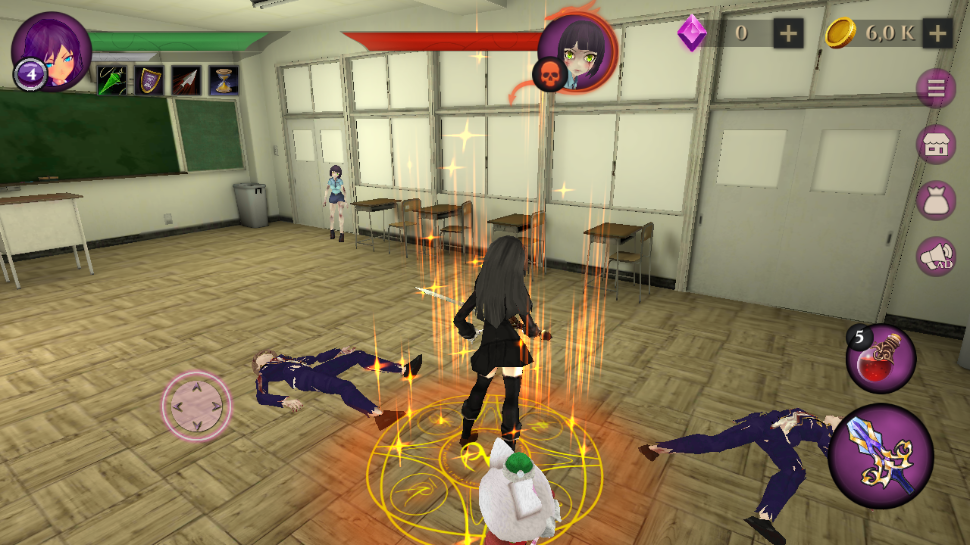Use the red health potion

881,360
